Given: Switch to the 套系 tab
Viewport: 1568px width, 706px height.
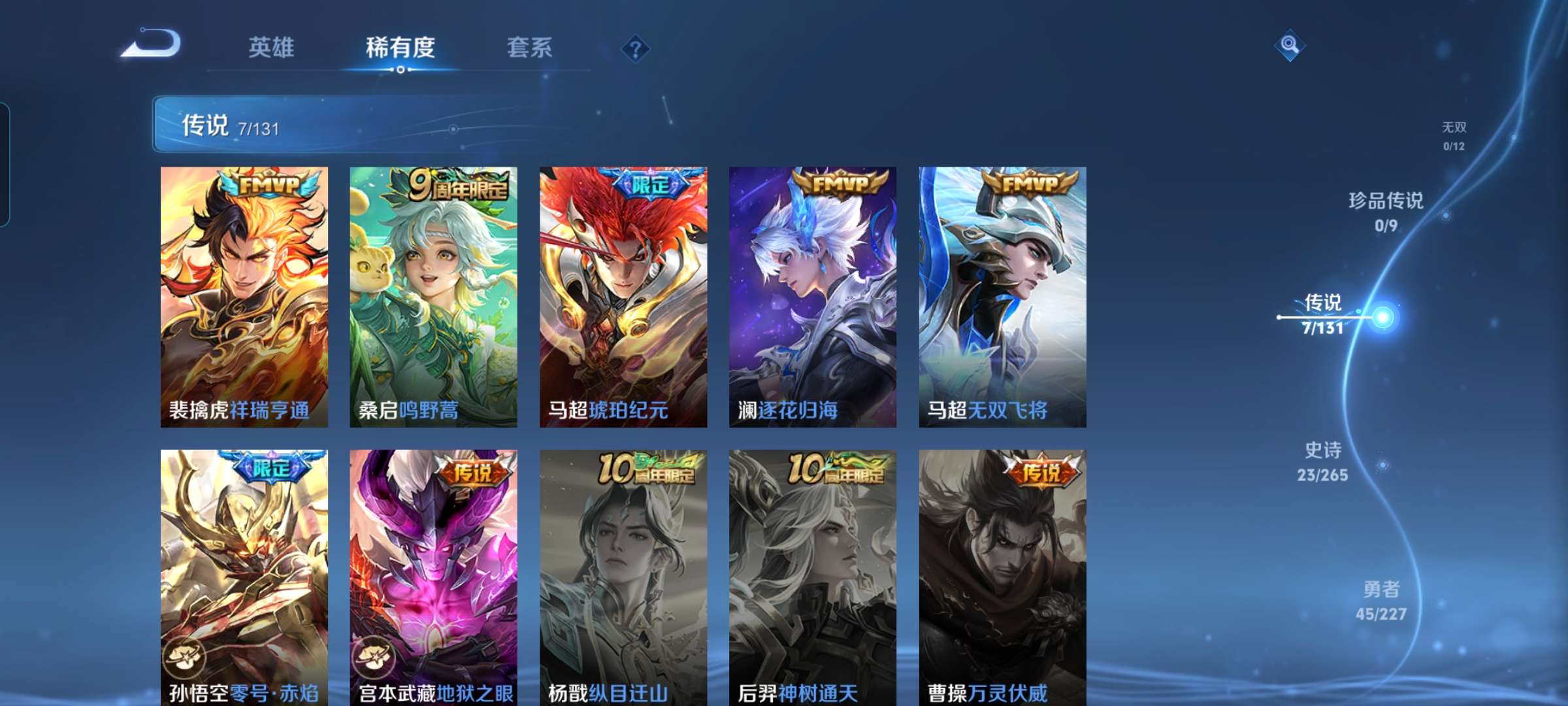Looking at the screenshot, I should tap(530, 48).
